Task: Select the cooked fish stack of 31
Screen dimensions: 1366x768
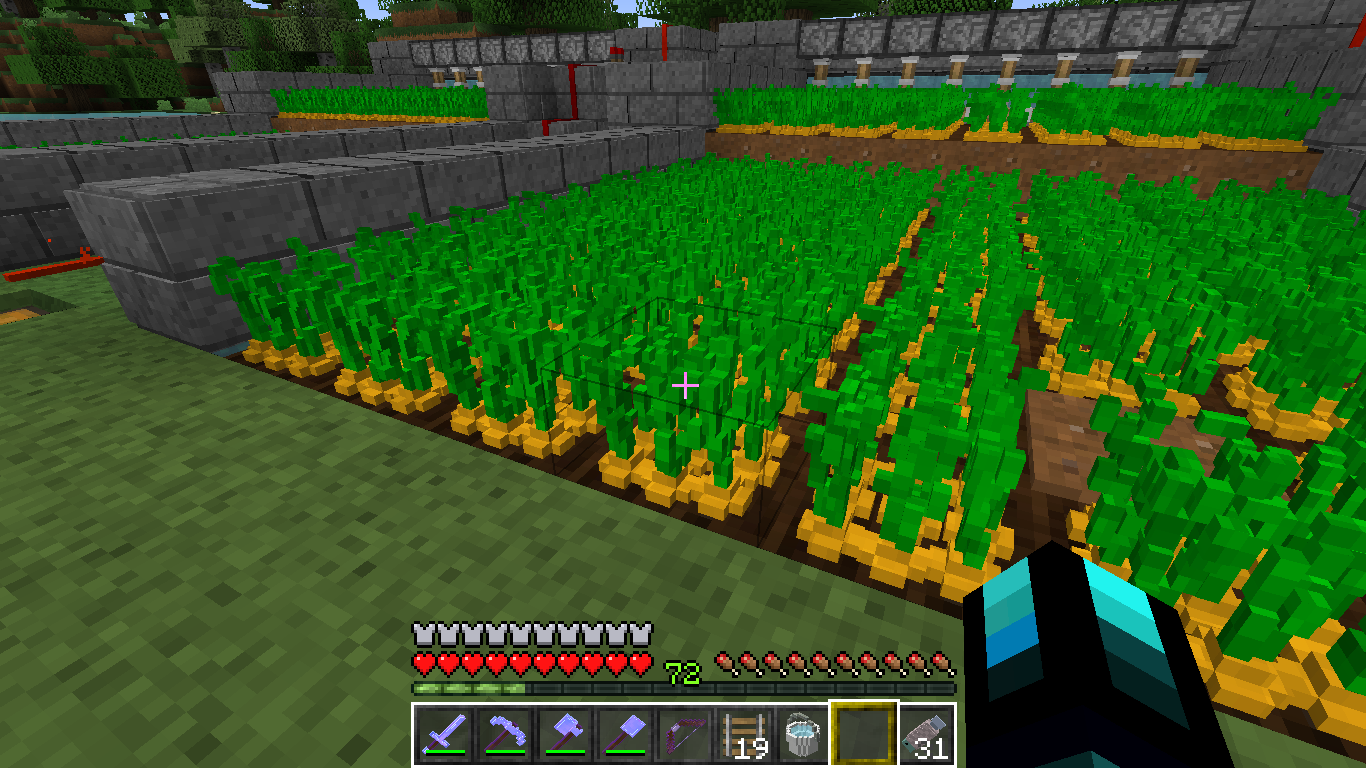Action: (925, 735)
